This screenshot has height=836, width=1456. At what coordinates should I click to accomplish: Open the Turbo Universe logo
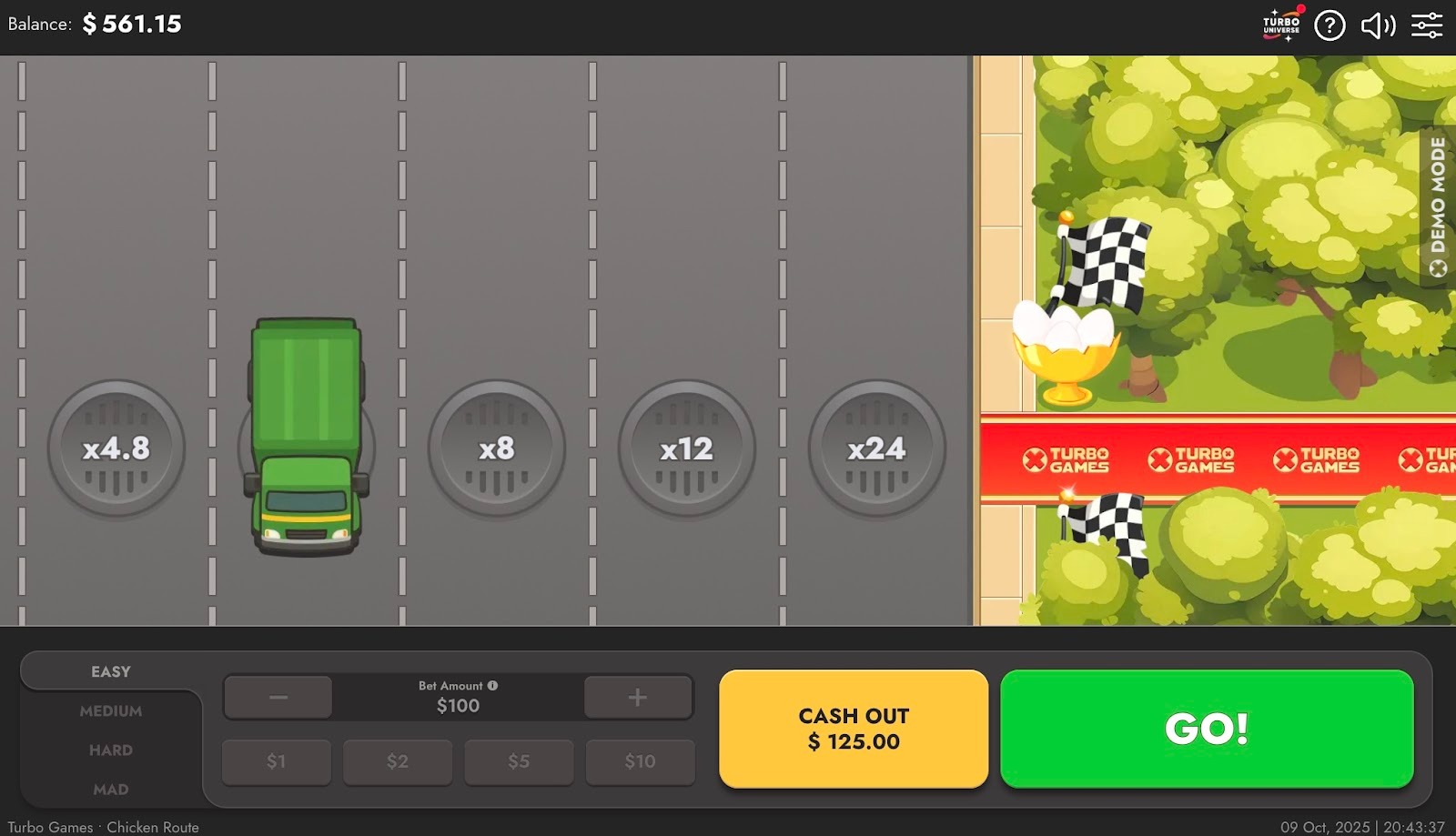click(x=1281, y=25)
